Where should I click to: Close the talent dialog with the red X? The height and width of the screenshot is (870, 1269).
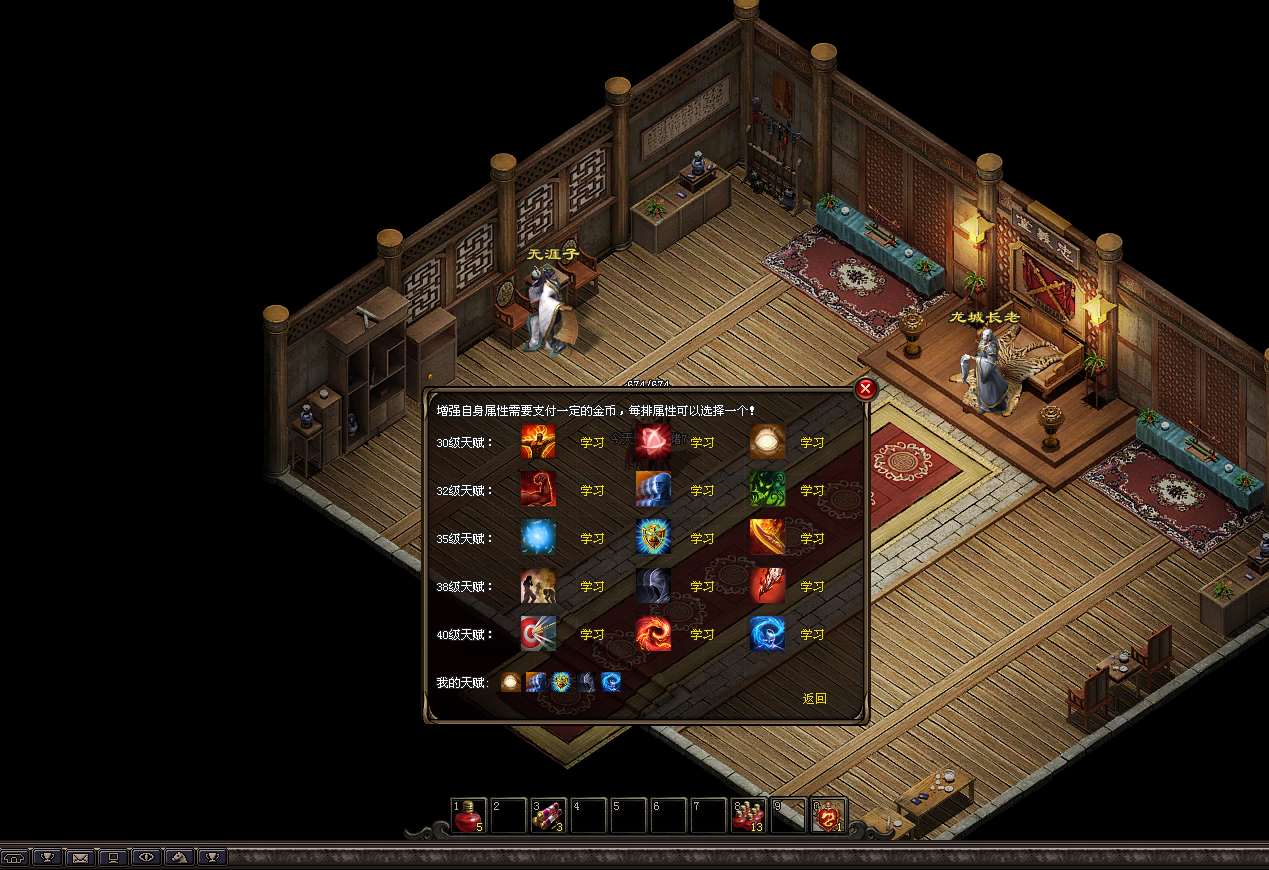(866, 390)
